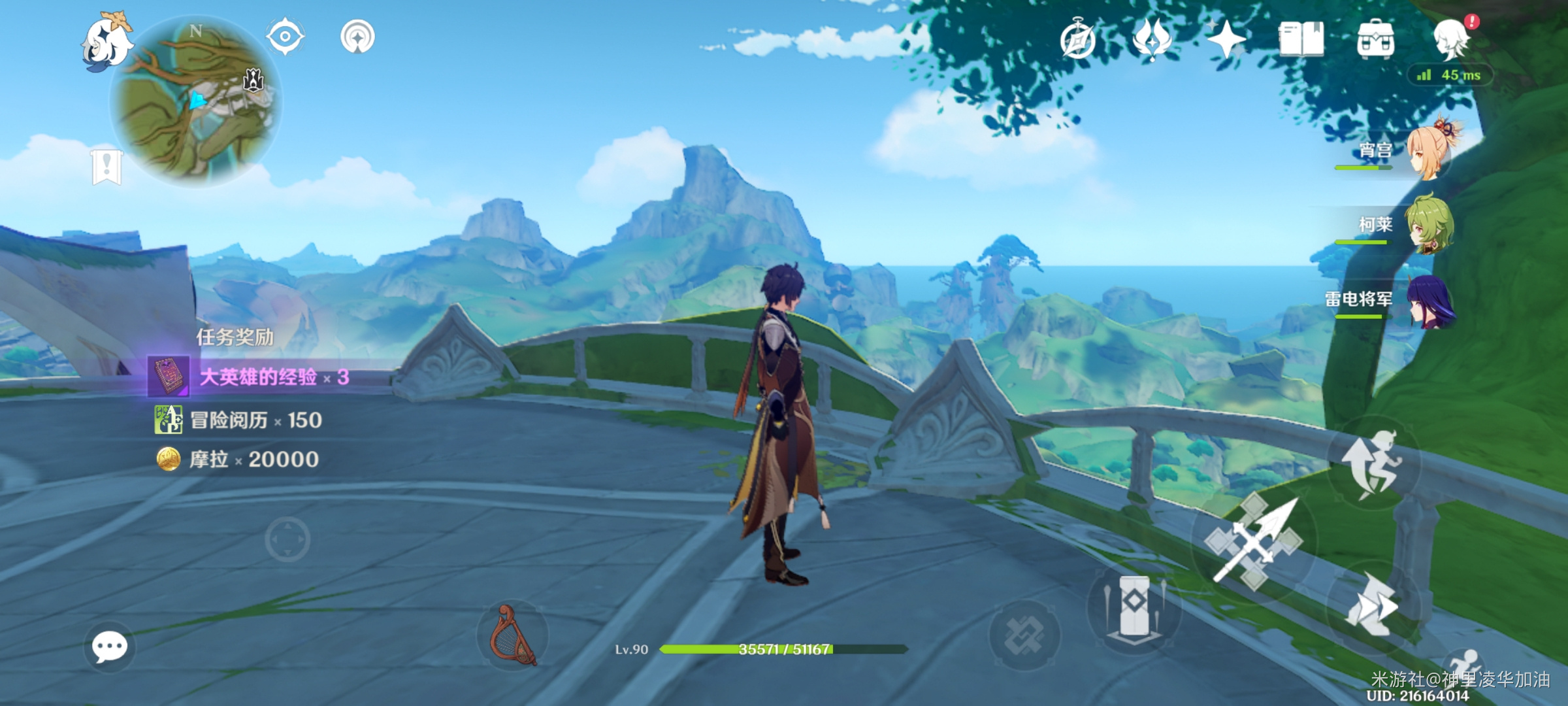Activate the elemental burst button

coord(1024,635)
